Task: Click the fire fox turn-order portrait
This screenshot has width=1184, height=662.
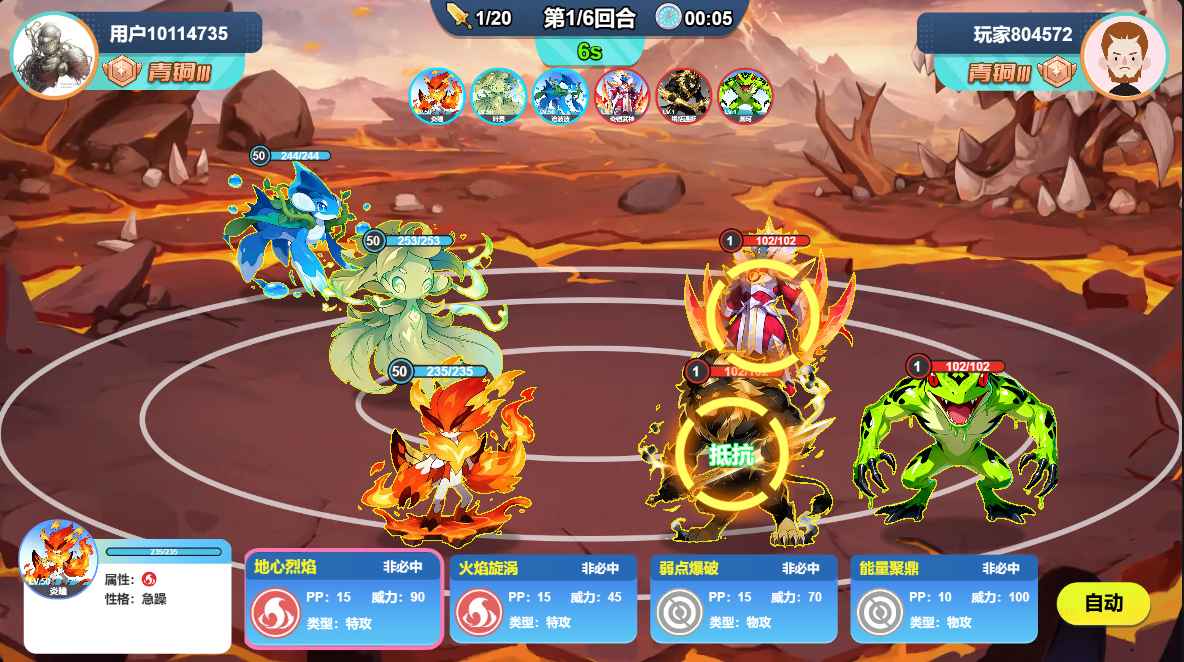Action: coord(436,96)
